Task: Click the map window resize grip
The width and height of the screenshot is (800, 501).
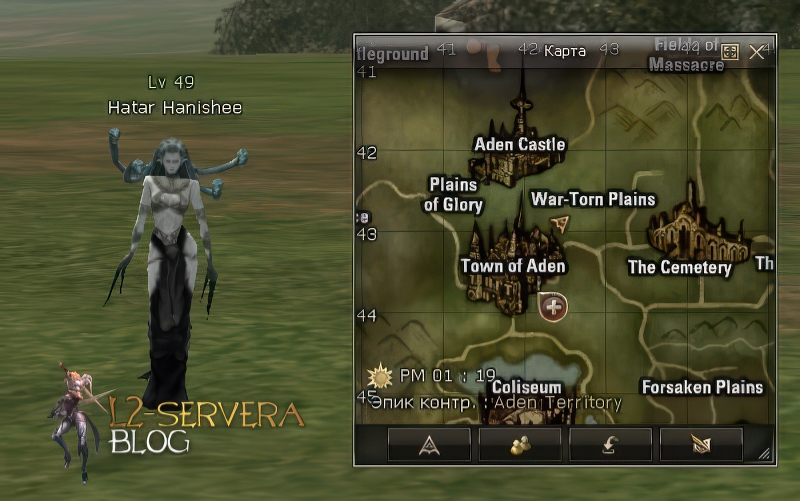Action: click(x=765, y=455)
